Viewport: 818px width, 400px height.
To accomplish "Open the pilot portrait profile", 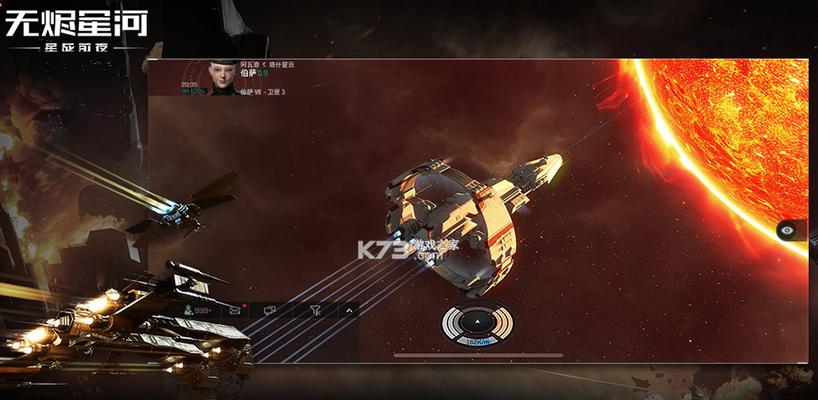I will coord(222,77).
